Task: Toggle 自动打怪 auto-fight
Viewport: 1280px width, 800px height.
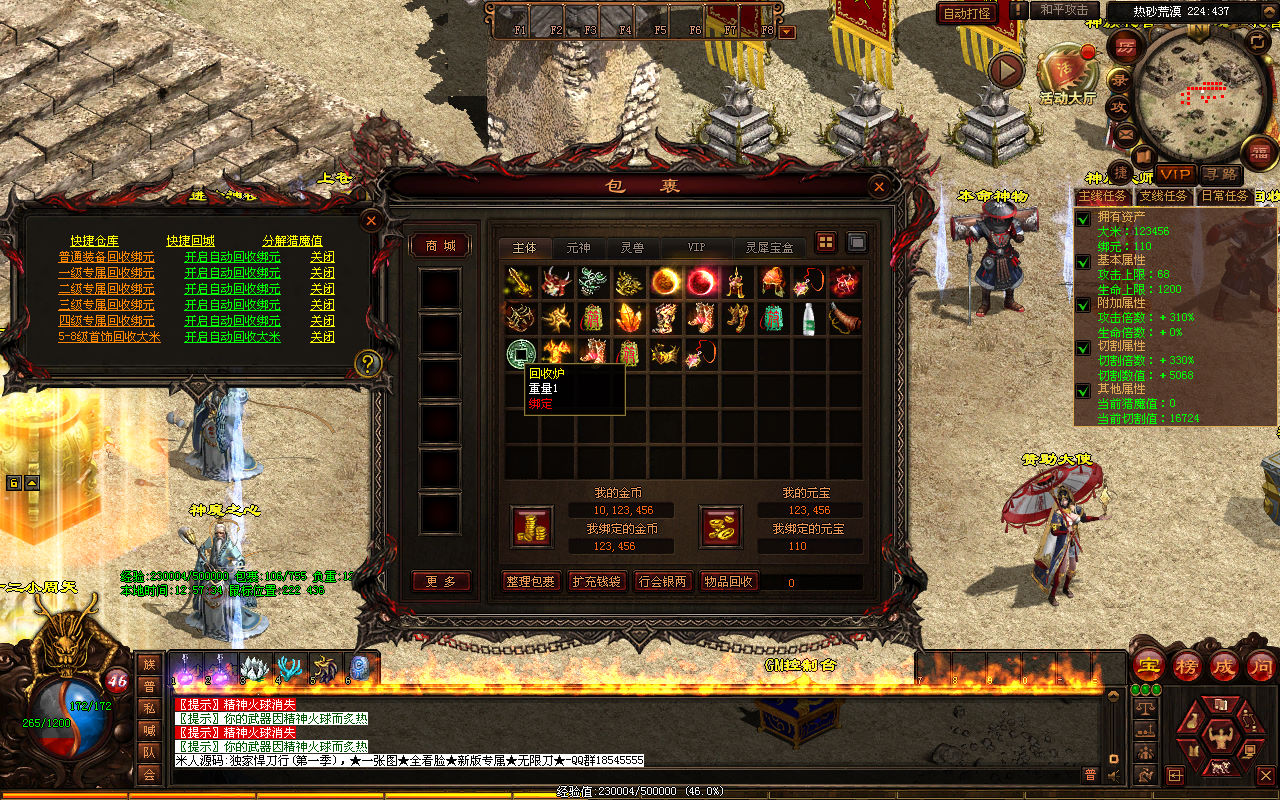Action: (x=967, y=14)
